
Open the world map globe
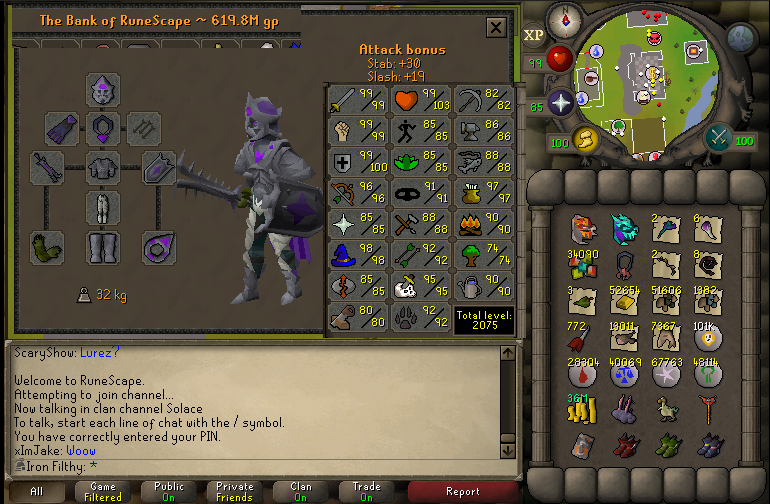coord(741,38)
